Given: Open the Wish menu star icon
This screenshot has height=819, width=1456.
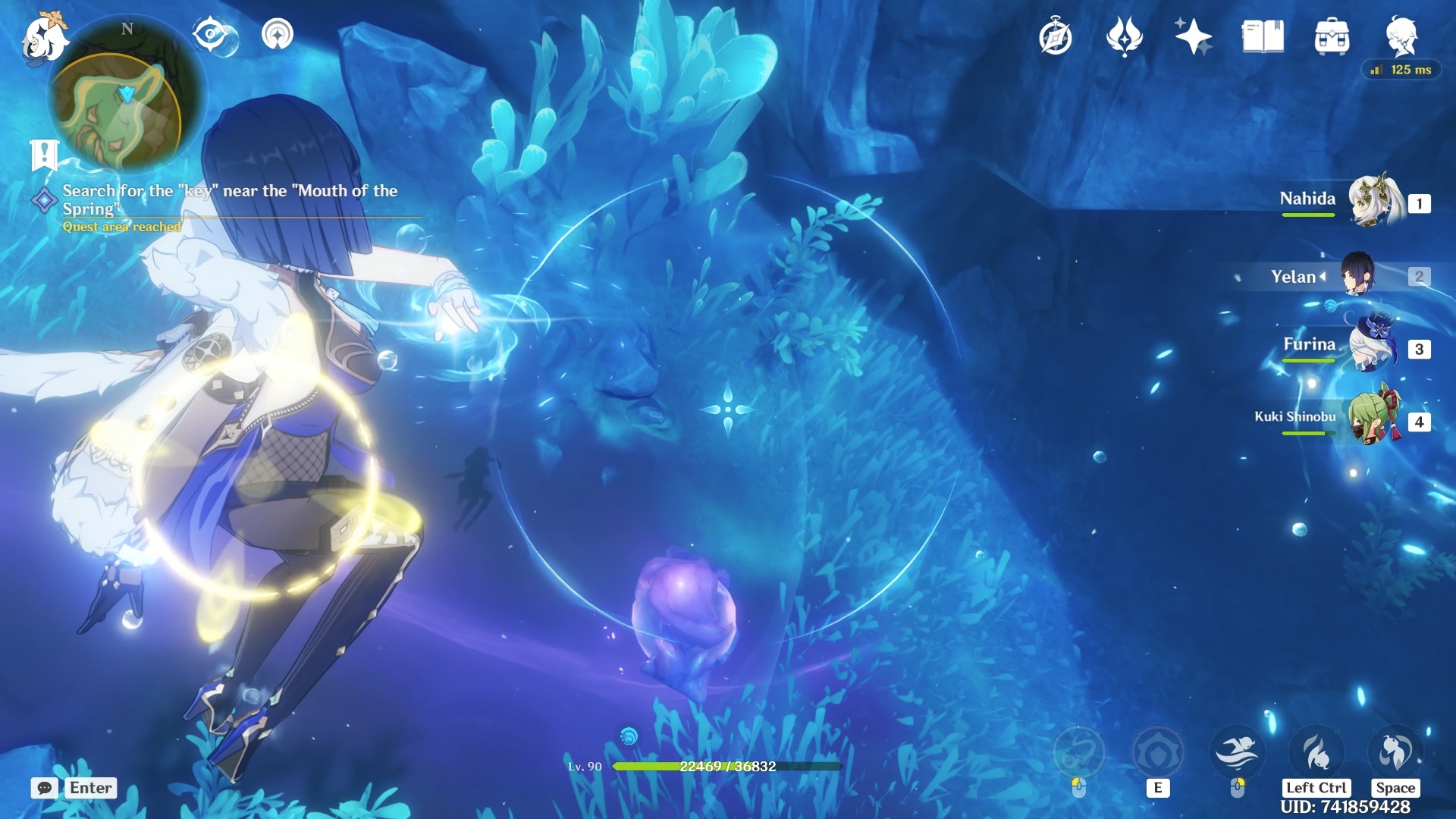Looking at the screenshot, I should pos(1193,34).
